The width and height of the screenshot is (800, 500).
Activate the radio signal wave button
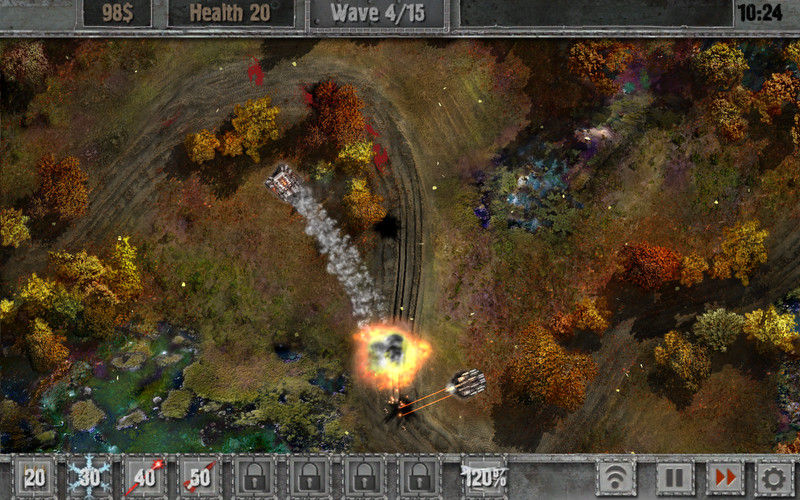point(617,478)
